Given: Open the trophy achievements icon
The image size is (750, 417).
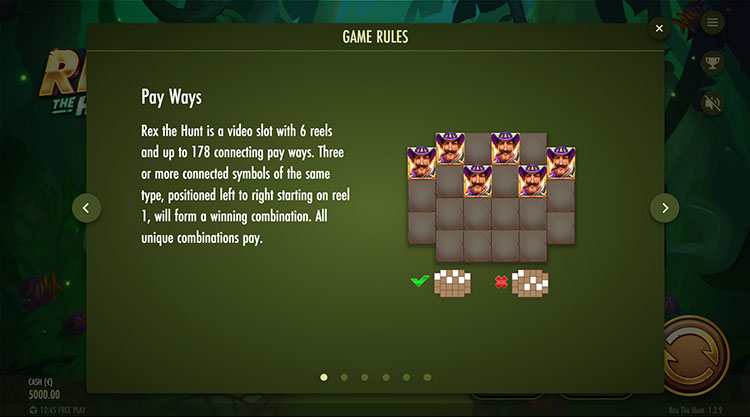Looking at the screenshot, I should 712,62.
